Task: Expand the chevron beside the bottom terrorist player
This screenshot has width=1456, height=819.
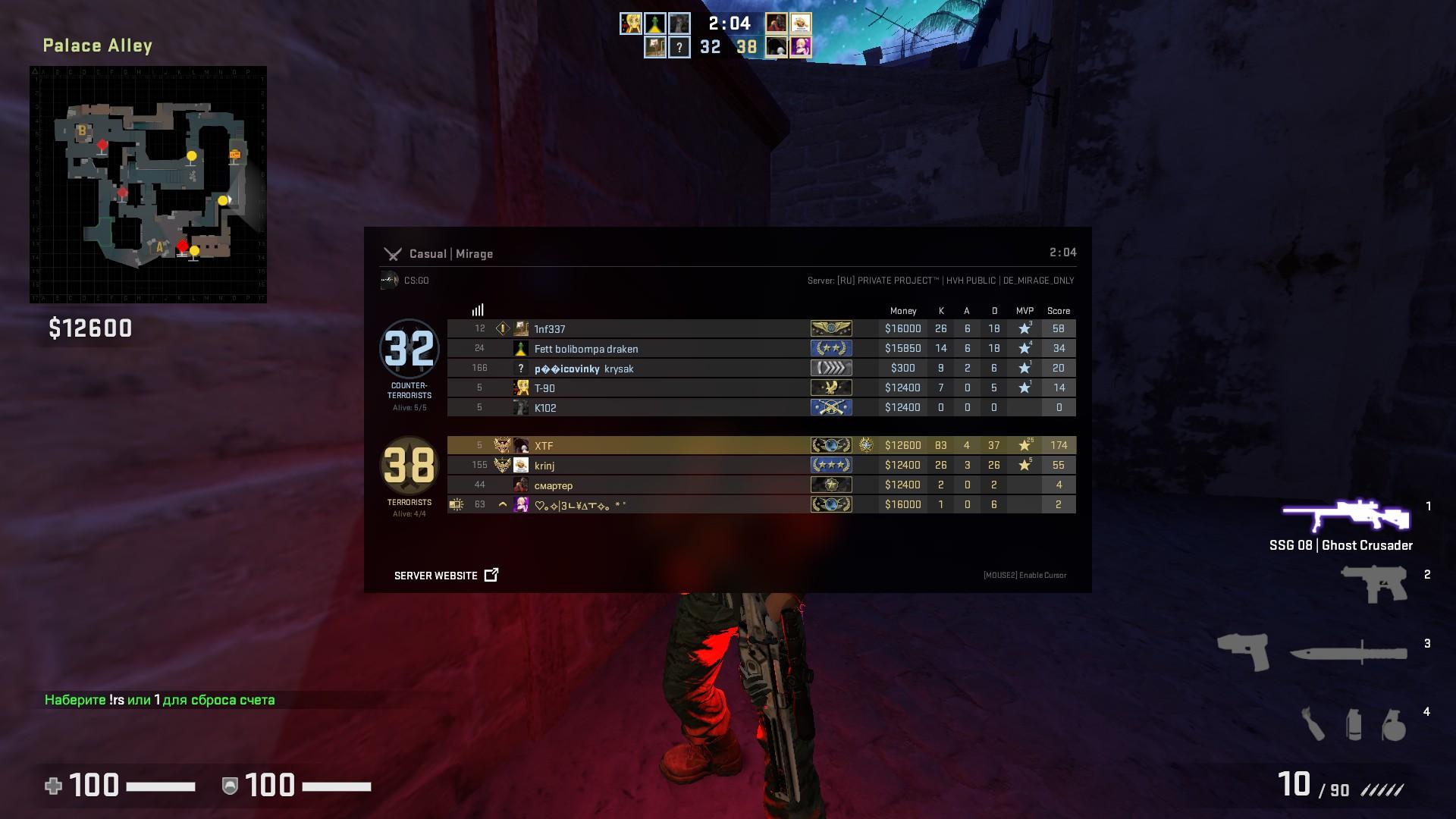Action: pyautogui.click(x=502, y=504)
